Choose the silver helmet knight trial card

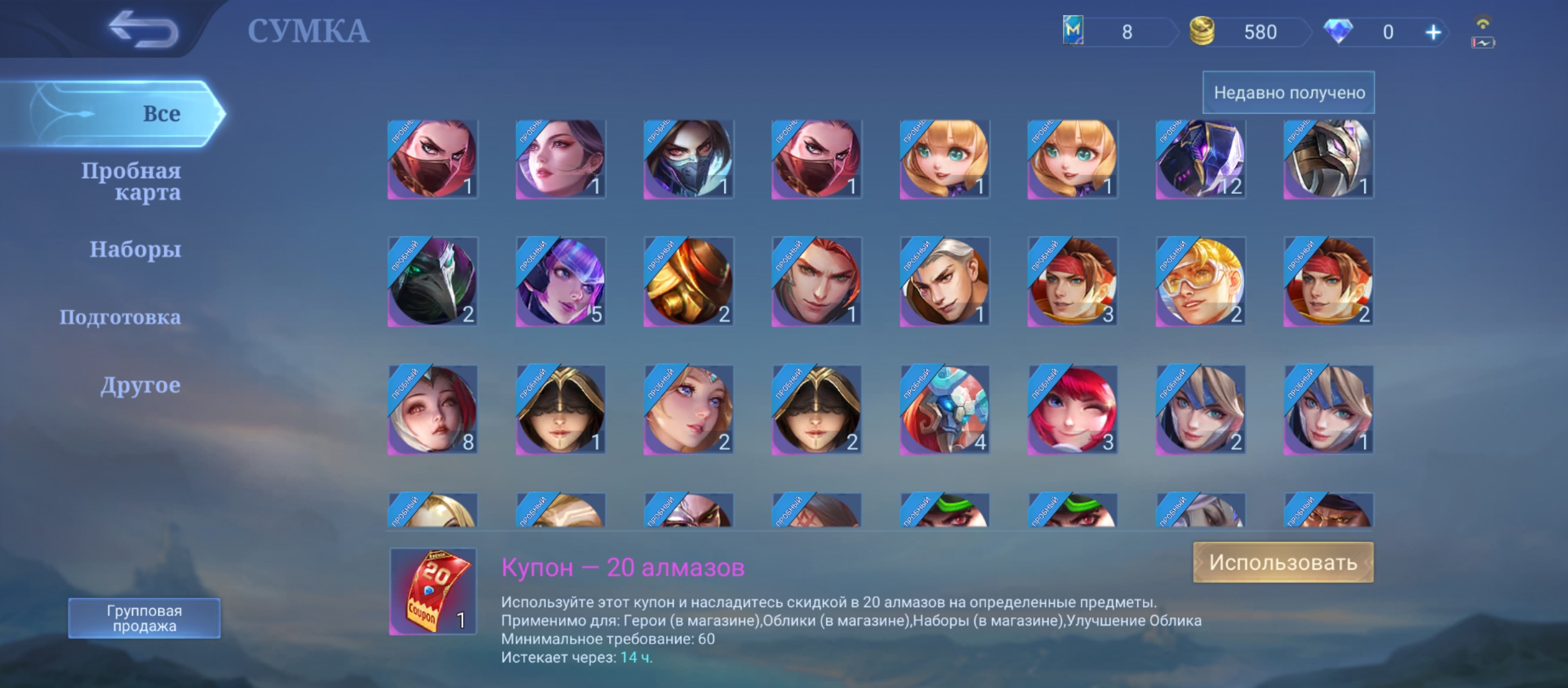1328,159
